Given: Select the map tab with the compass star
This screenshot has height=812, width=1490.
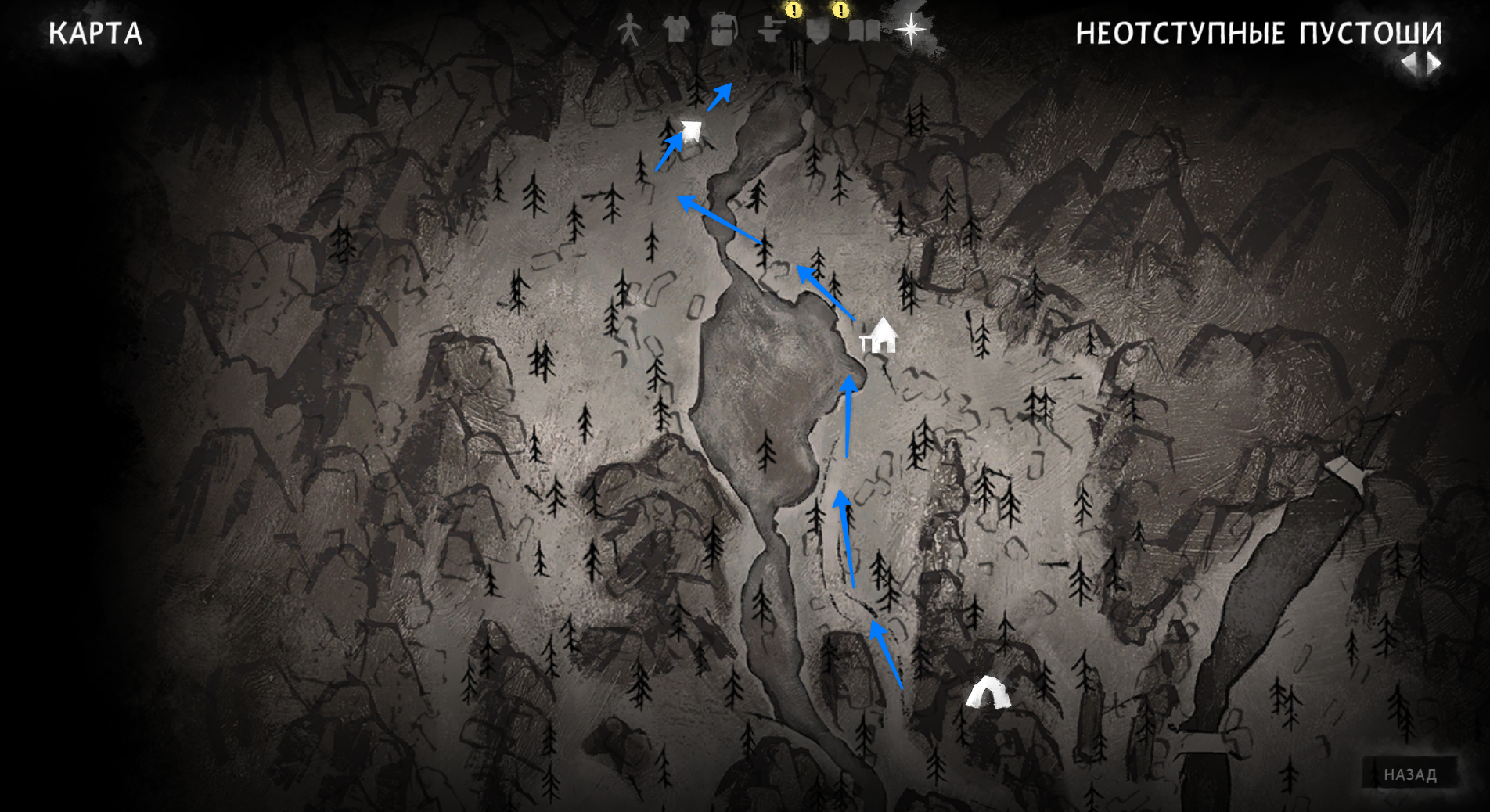Looking at the screenshot, I should coord(911,31).
